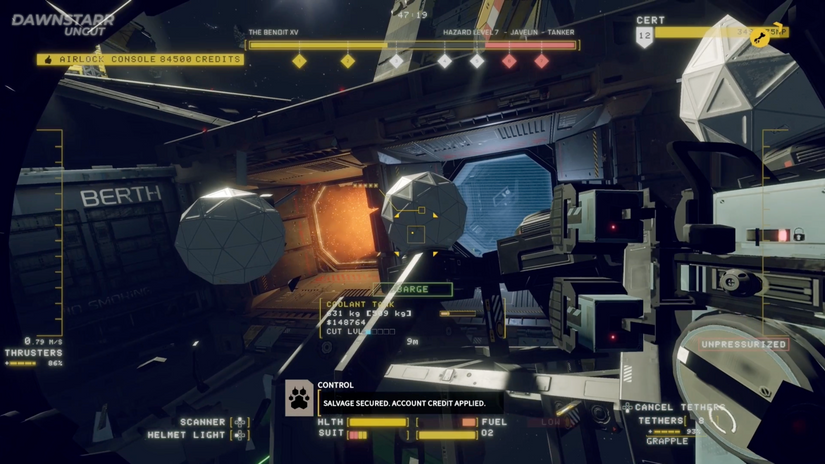This screenshot has height=464, width=825.
Task: Click the Unpressurized status label
Action: point(744,344)
